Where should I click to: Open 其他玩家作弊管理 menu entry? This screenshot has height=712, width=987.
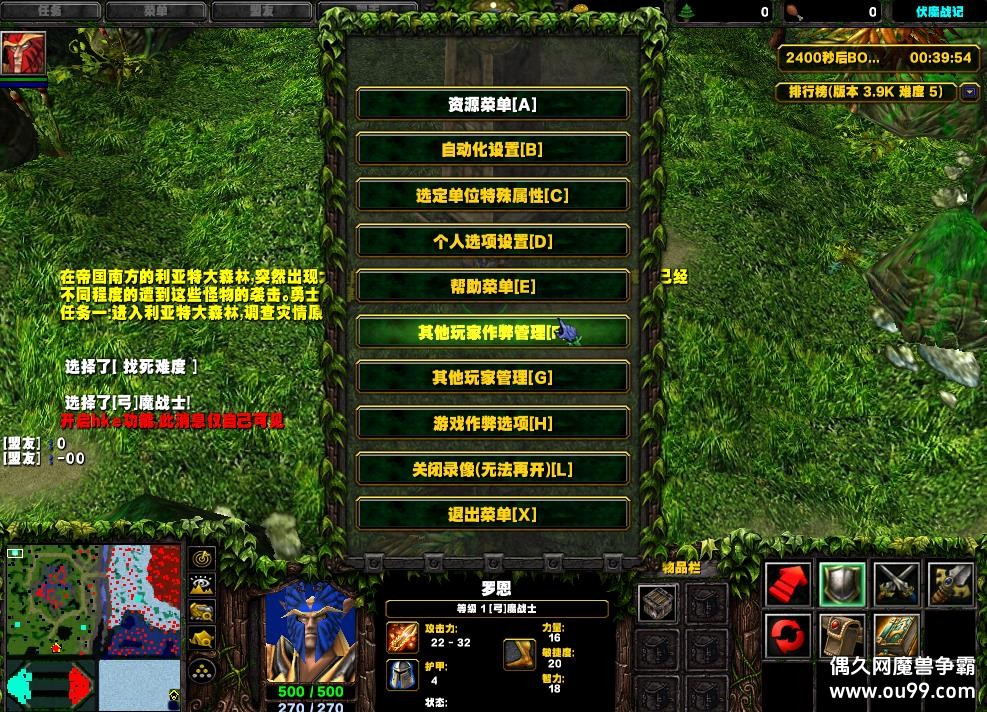492,332
